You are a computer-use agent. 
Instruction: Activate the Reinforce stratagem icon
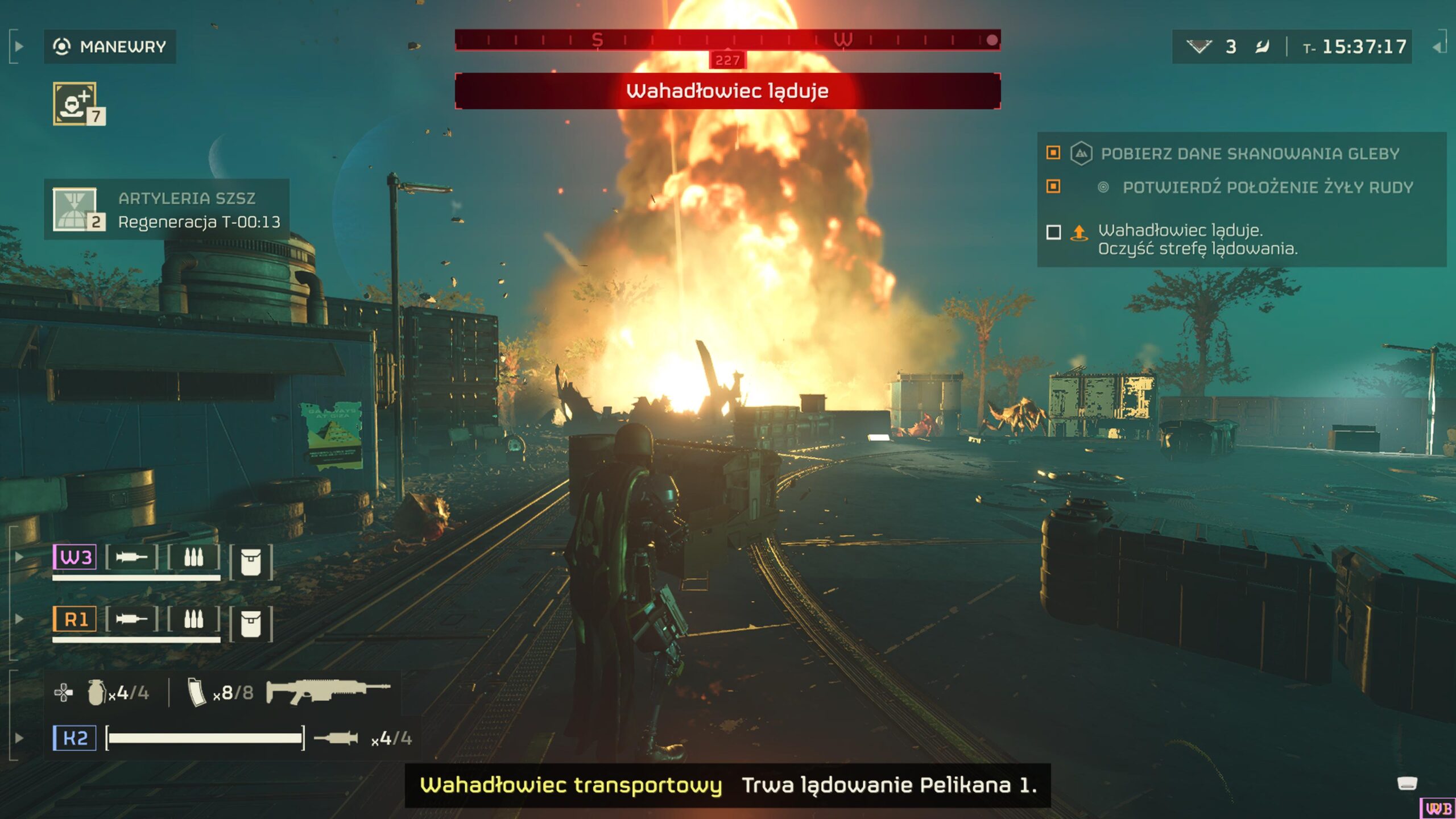point(75,103)
